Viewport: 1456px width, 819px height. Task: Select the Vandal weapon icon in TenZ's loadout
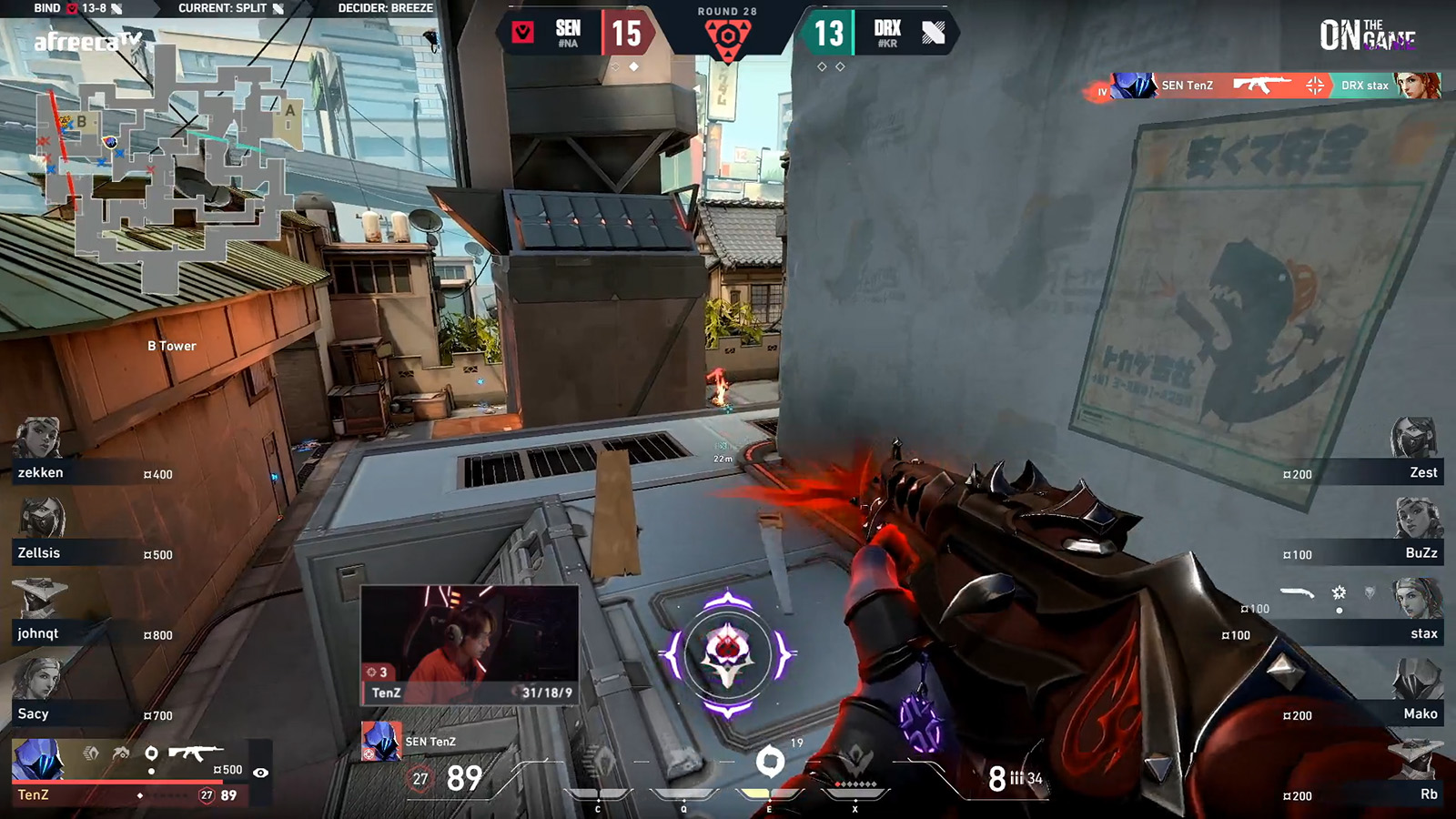click(196, 752)
